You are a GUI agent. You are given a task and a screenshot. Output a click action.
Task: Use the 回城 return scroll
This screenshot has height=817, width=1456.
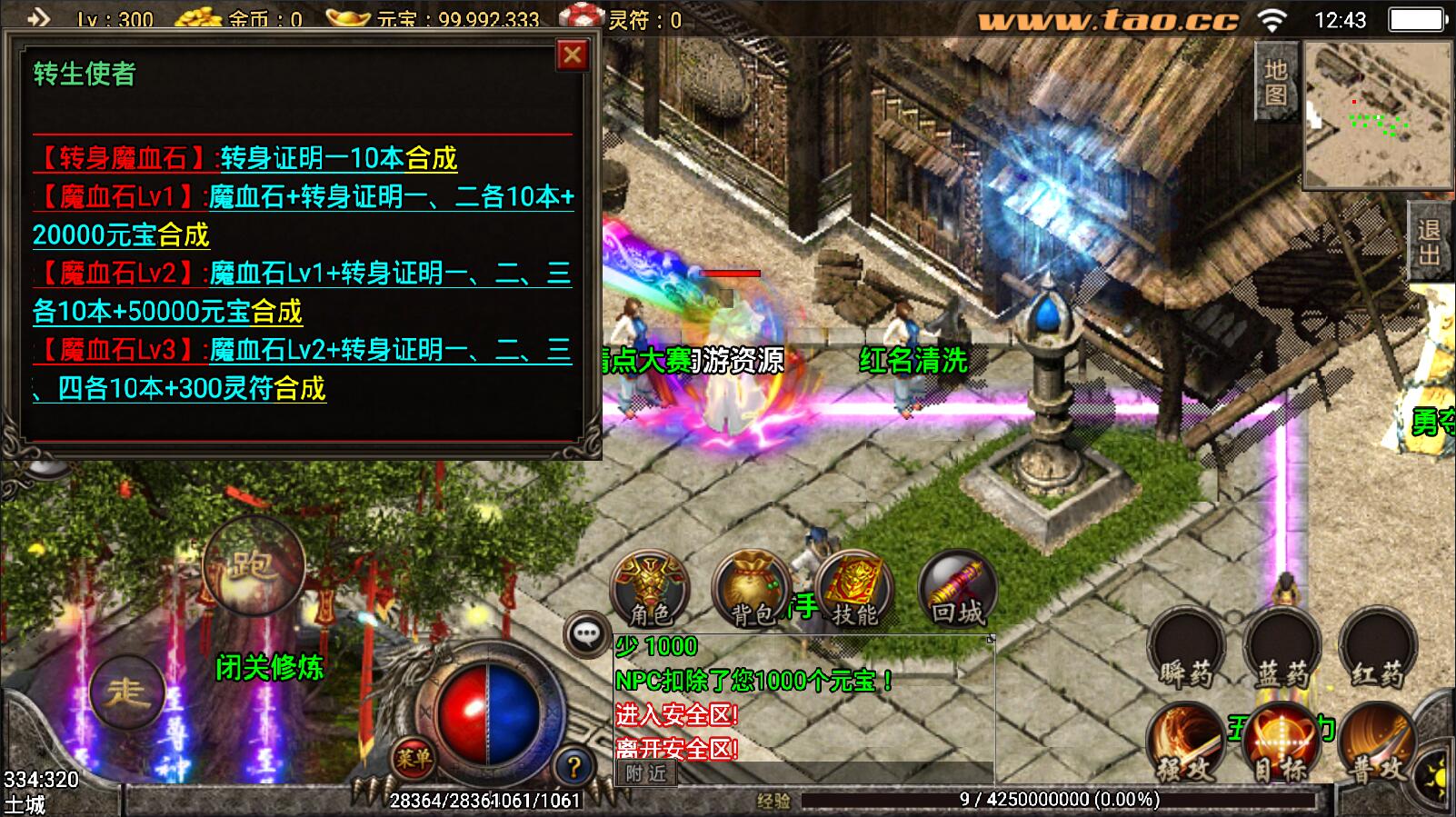[957, 589]
